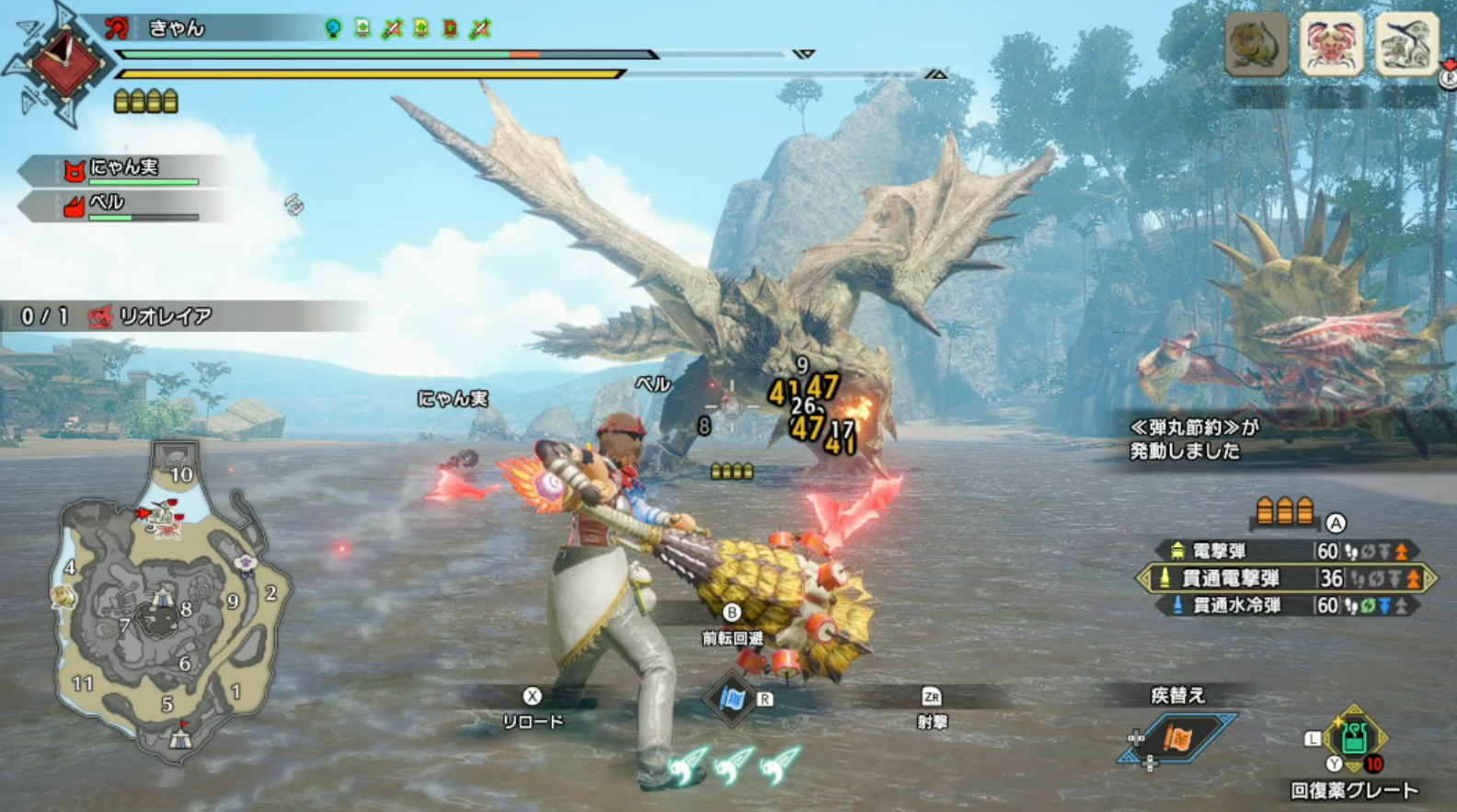Image resolution: width=1457 pixels, height=812 pixels.
Task: Activate the 疾替え scroll icon
Action: tap(1178, 738)
